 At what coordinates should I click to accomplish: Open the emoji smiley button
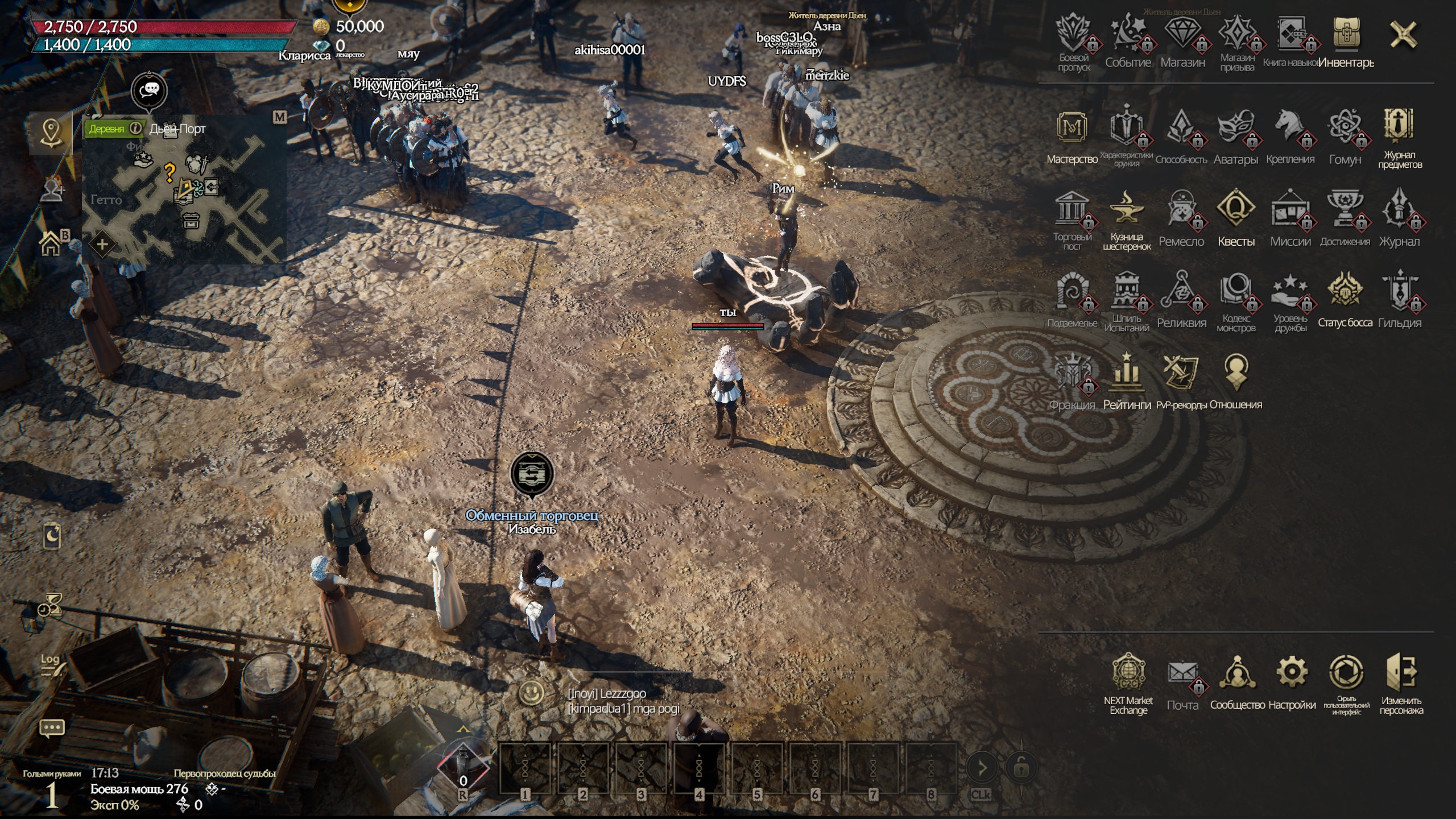pyautogui.click(x=532, y=693)
